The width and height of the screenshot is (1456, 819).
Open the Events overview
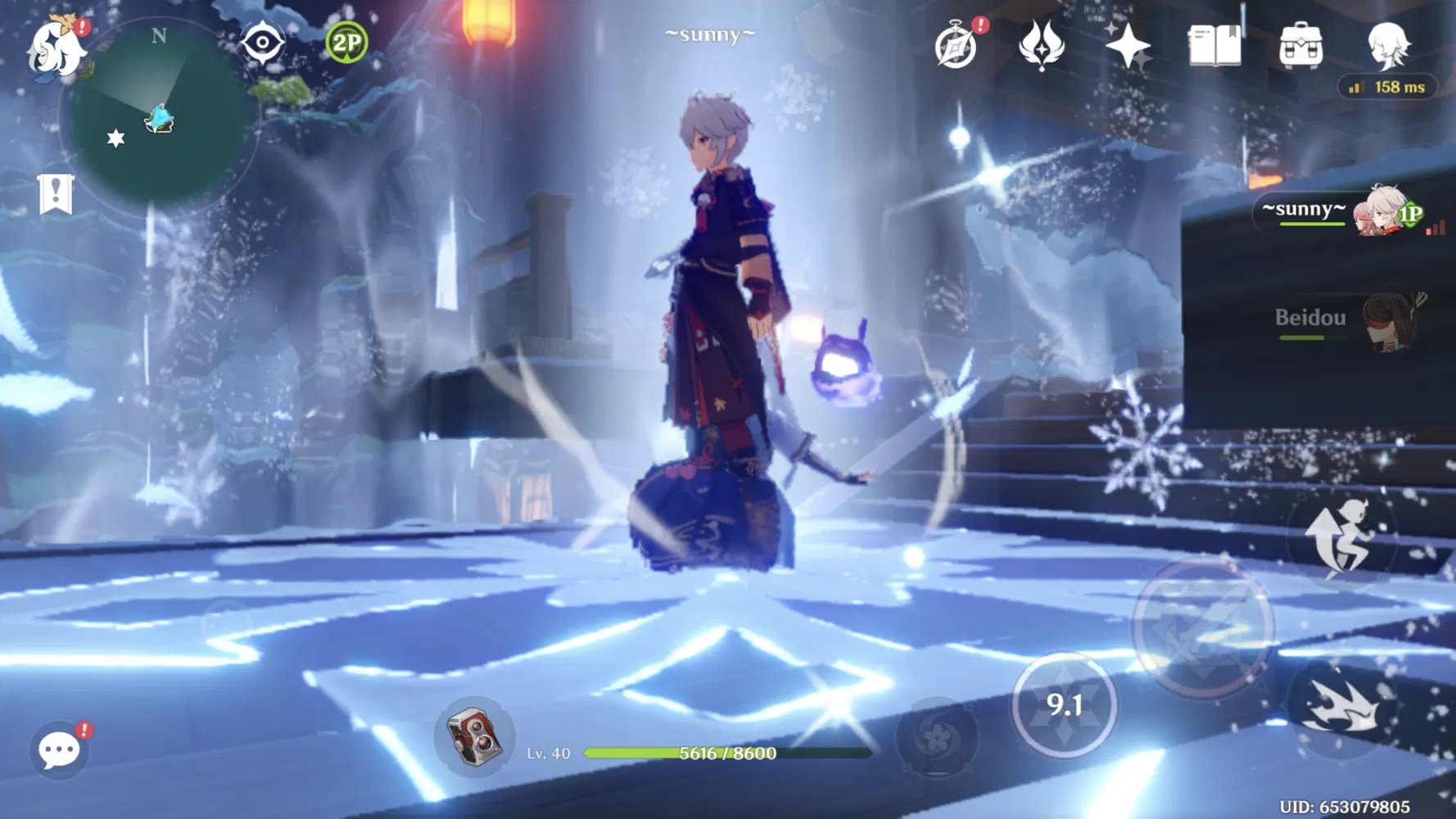[956, 47]
